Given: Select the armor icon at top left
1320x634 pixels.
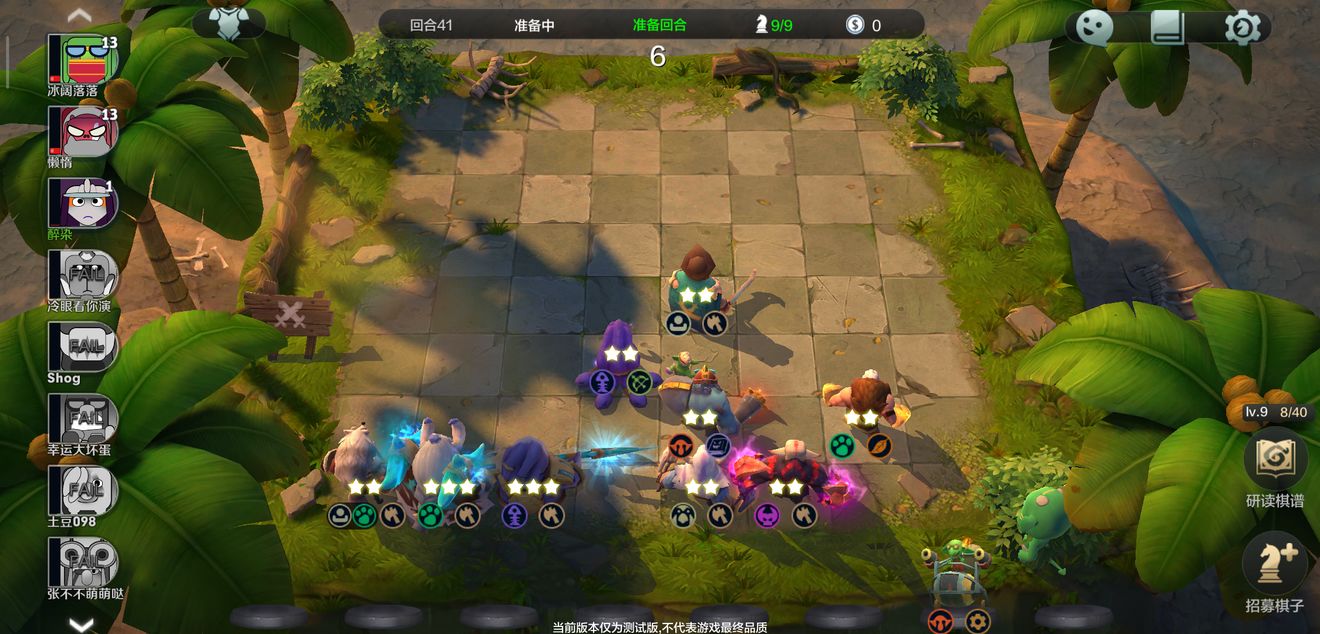Looking at the screenshot, I should (x=229, y=23).
